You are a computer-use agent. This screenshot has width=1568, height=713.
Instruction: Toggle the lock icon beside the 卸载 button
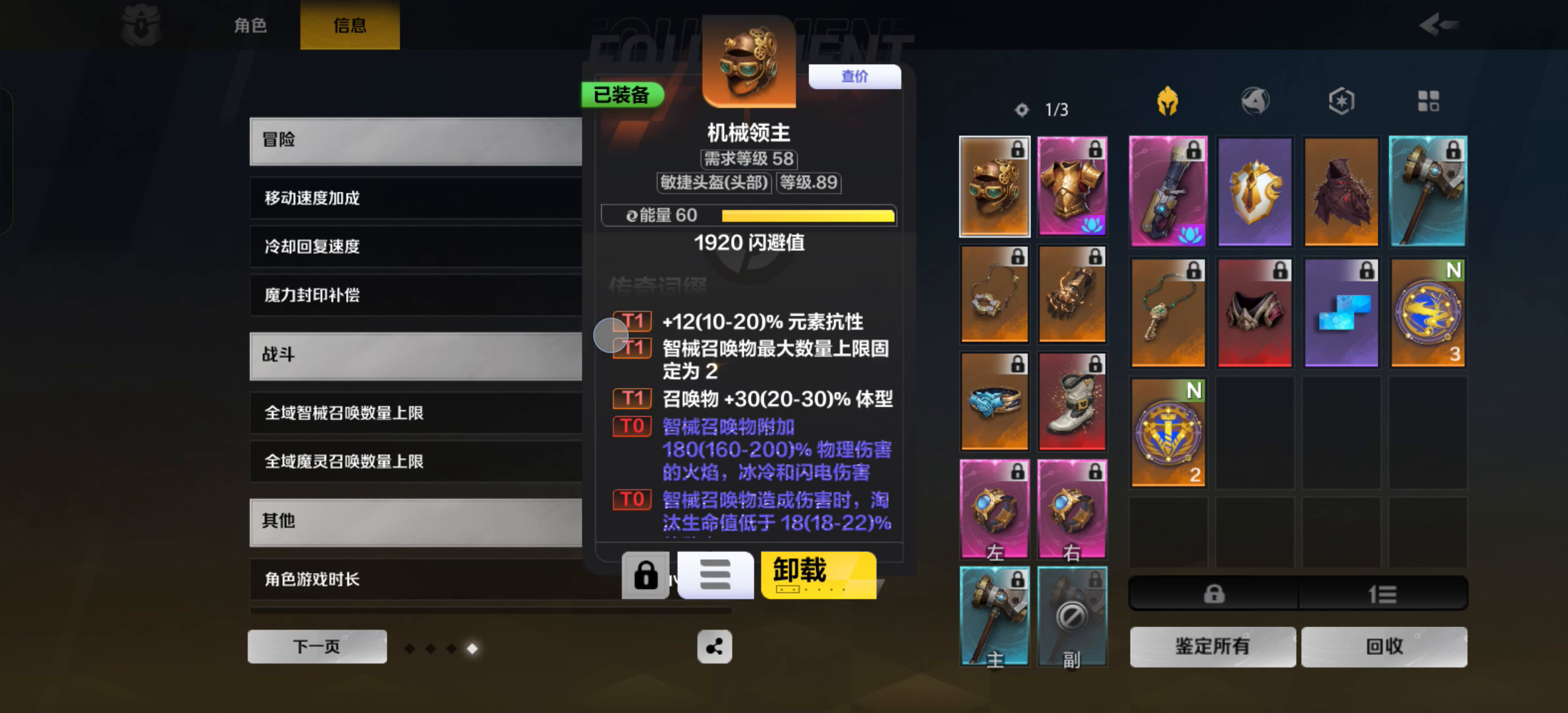click(x=646, y=575)
